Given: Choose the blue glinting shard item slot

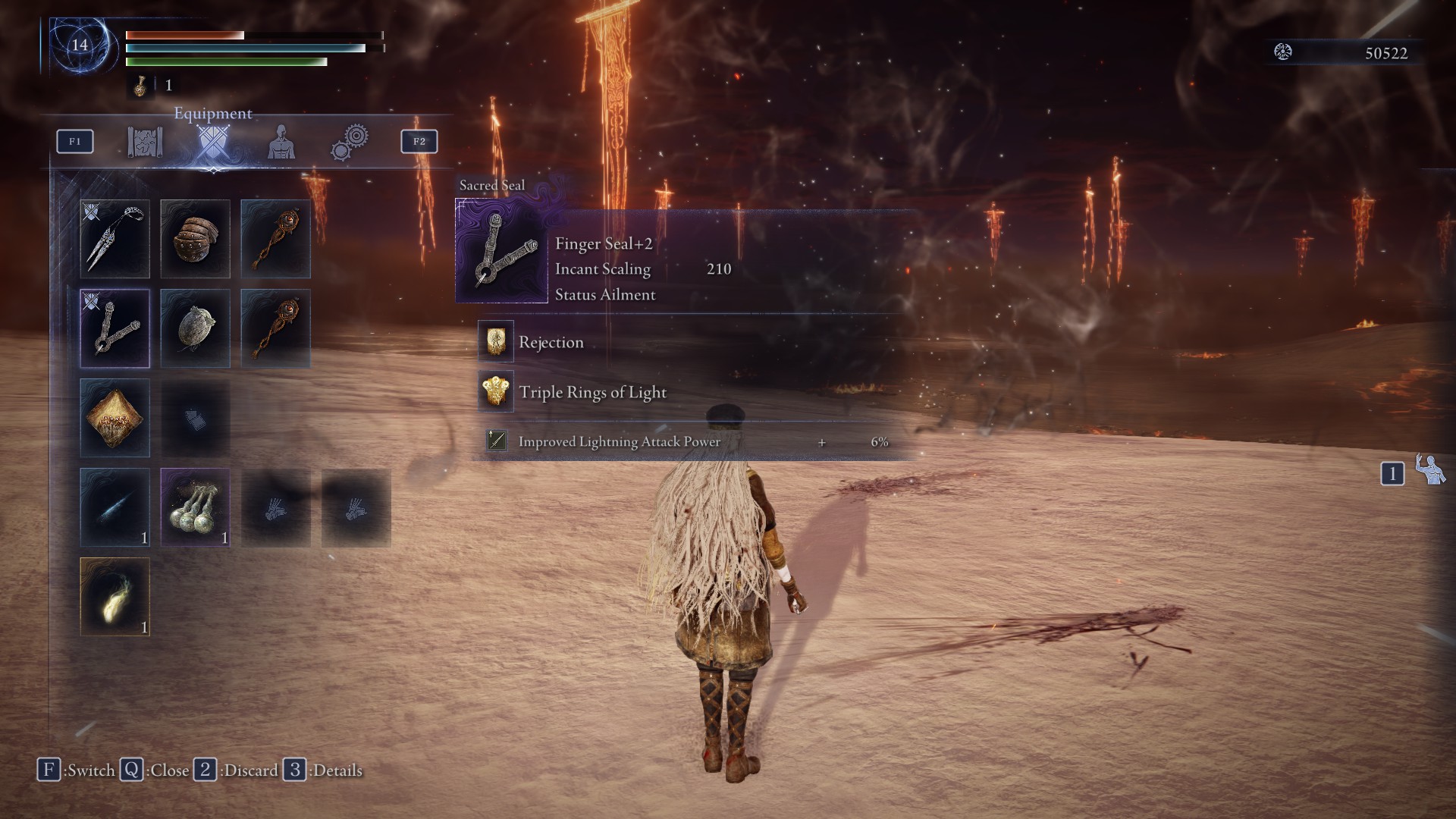Looking at the screenshot, I should [115, 507].
